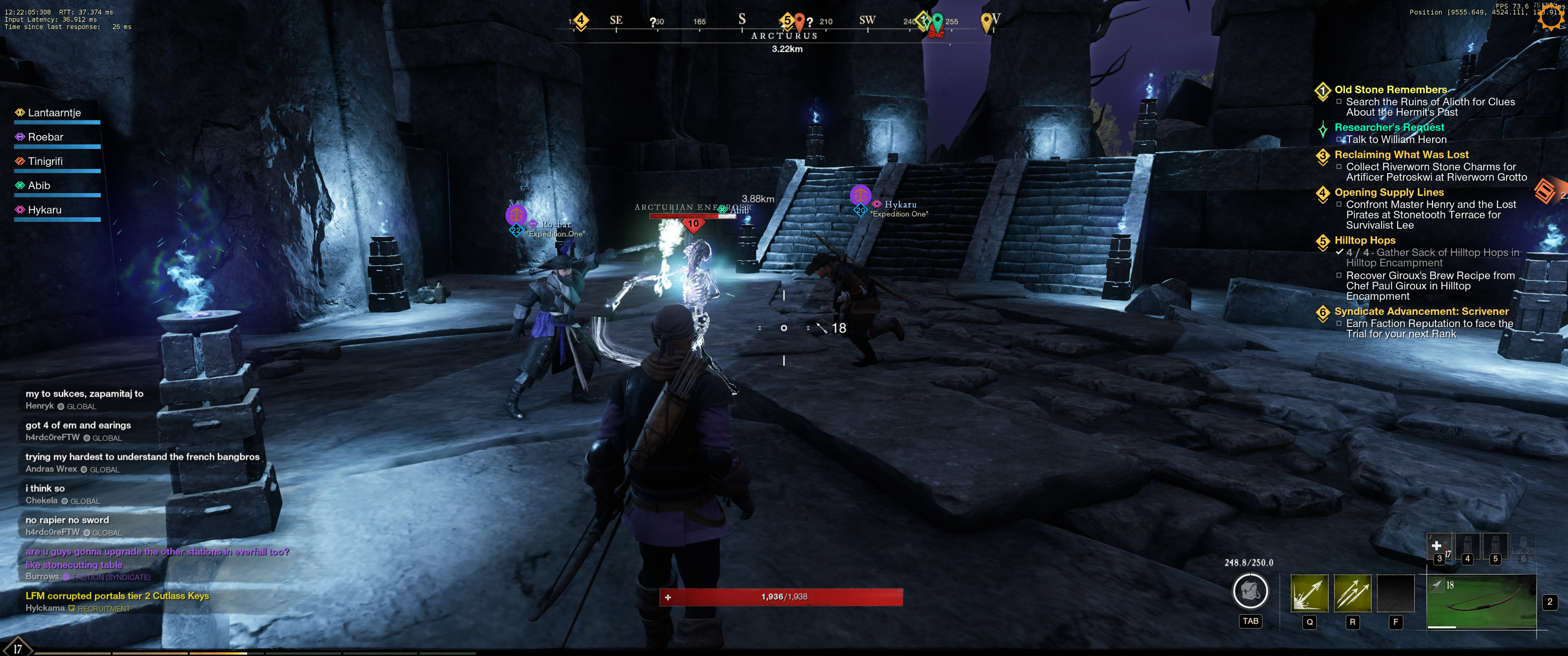
Task: Select the arrow ammo icon on the bow
Action: click(x=1437, y=585)
